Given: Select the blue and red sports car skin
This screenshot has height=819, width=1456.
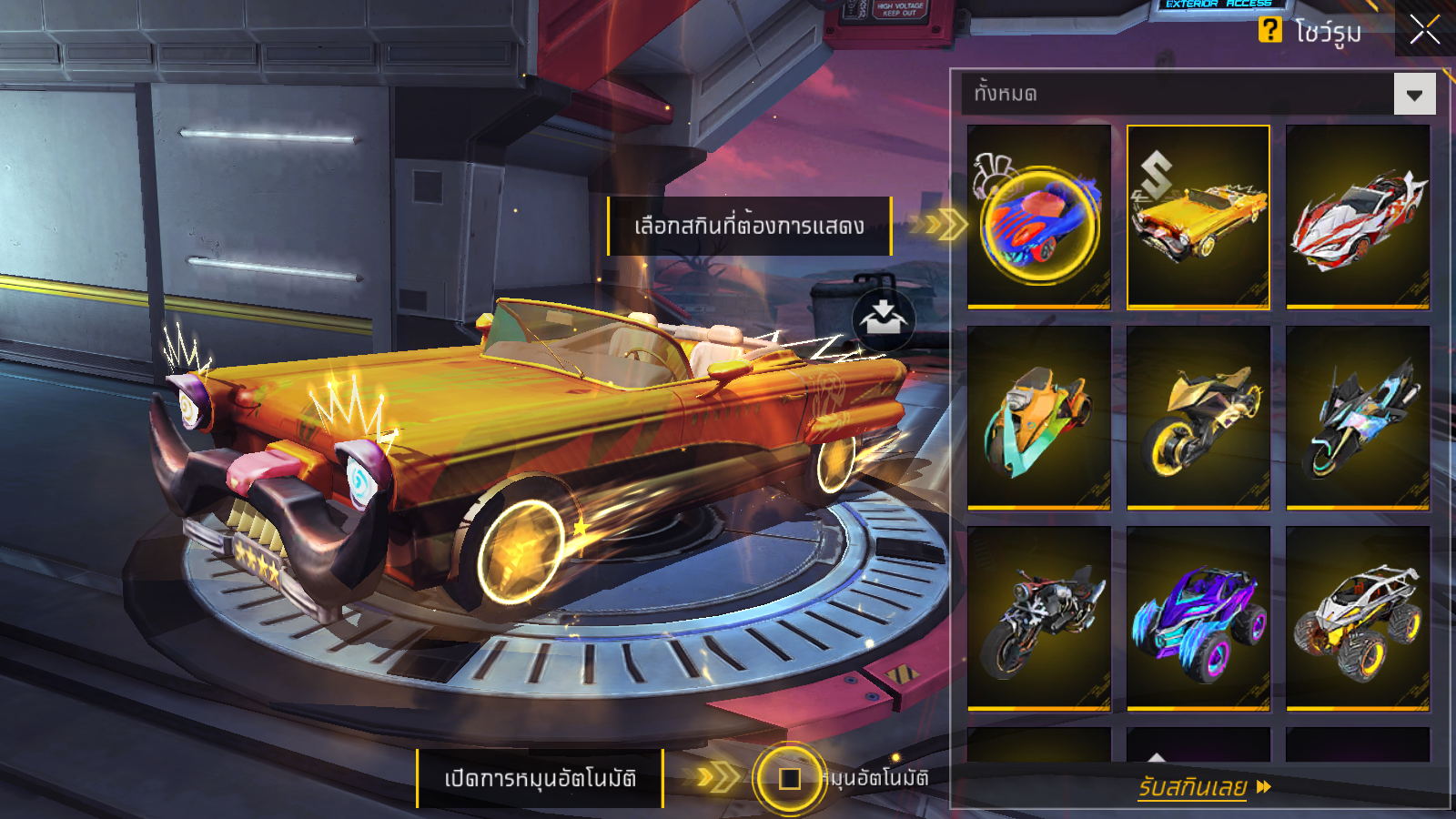Looking at the screenshot, I should (x=1039, y=217).
